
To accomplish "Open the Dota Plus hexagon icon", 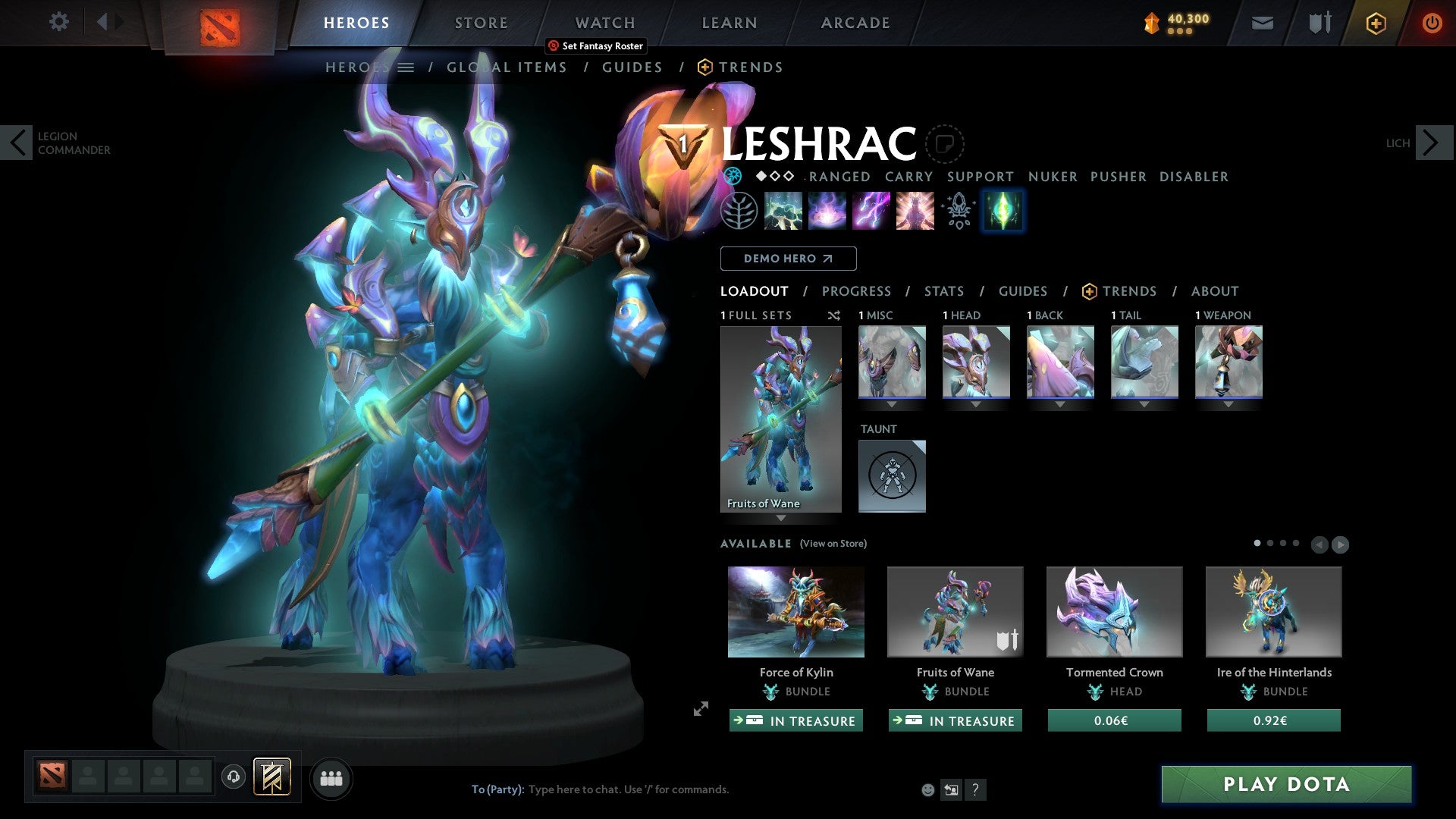I will (x=1375, y=24).
